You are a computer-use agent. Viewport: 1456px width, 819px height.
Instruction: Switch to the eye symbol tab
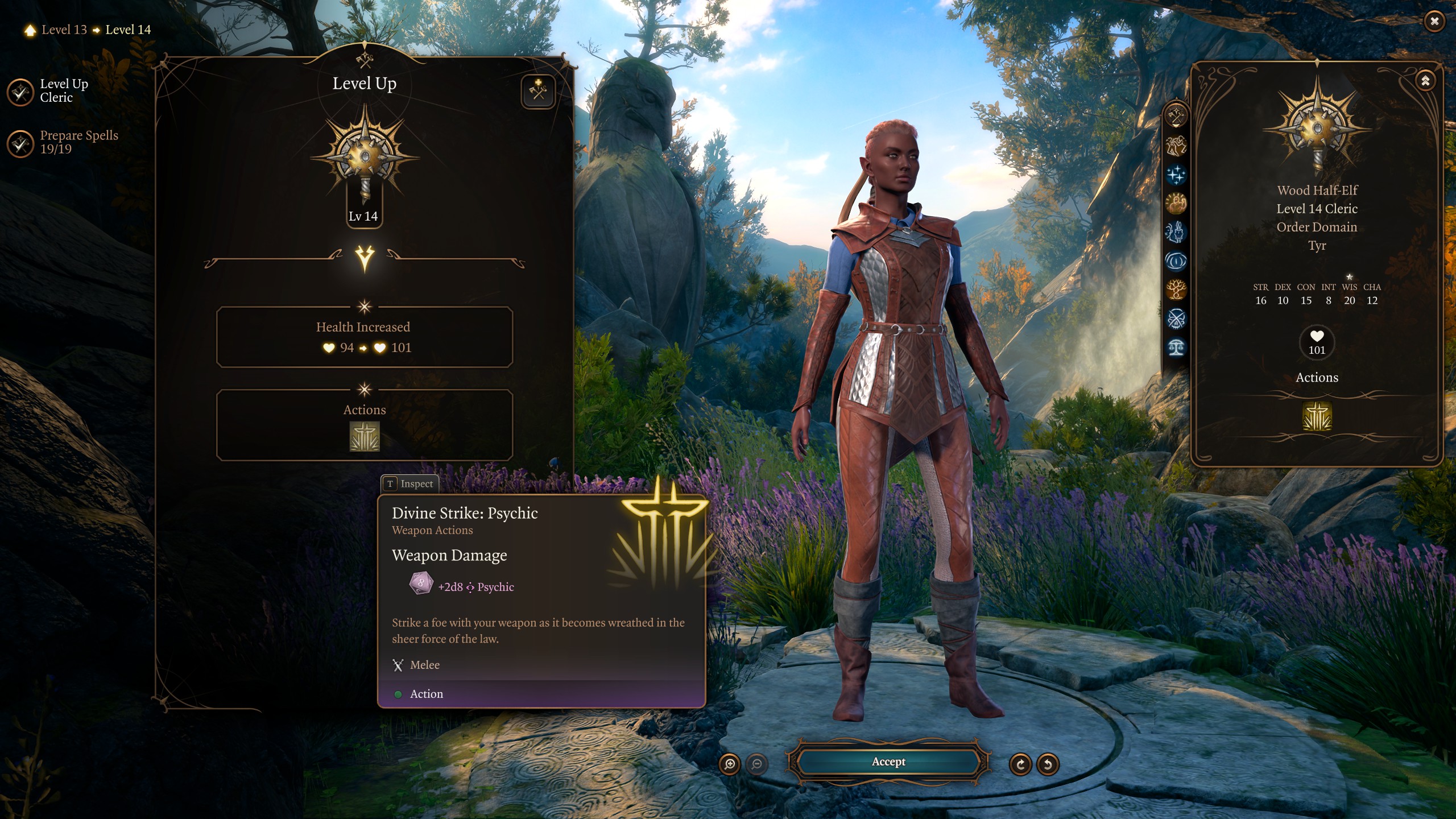click(x=1176, y=261)
